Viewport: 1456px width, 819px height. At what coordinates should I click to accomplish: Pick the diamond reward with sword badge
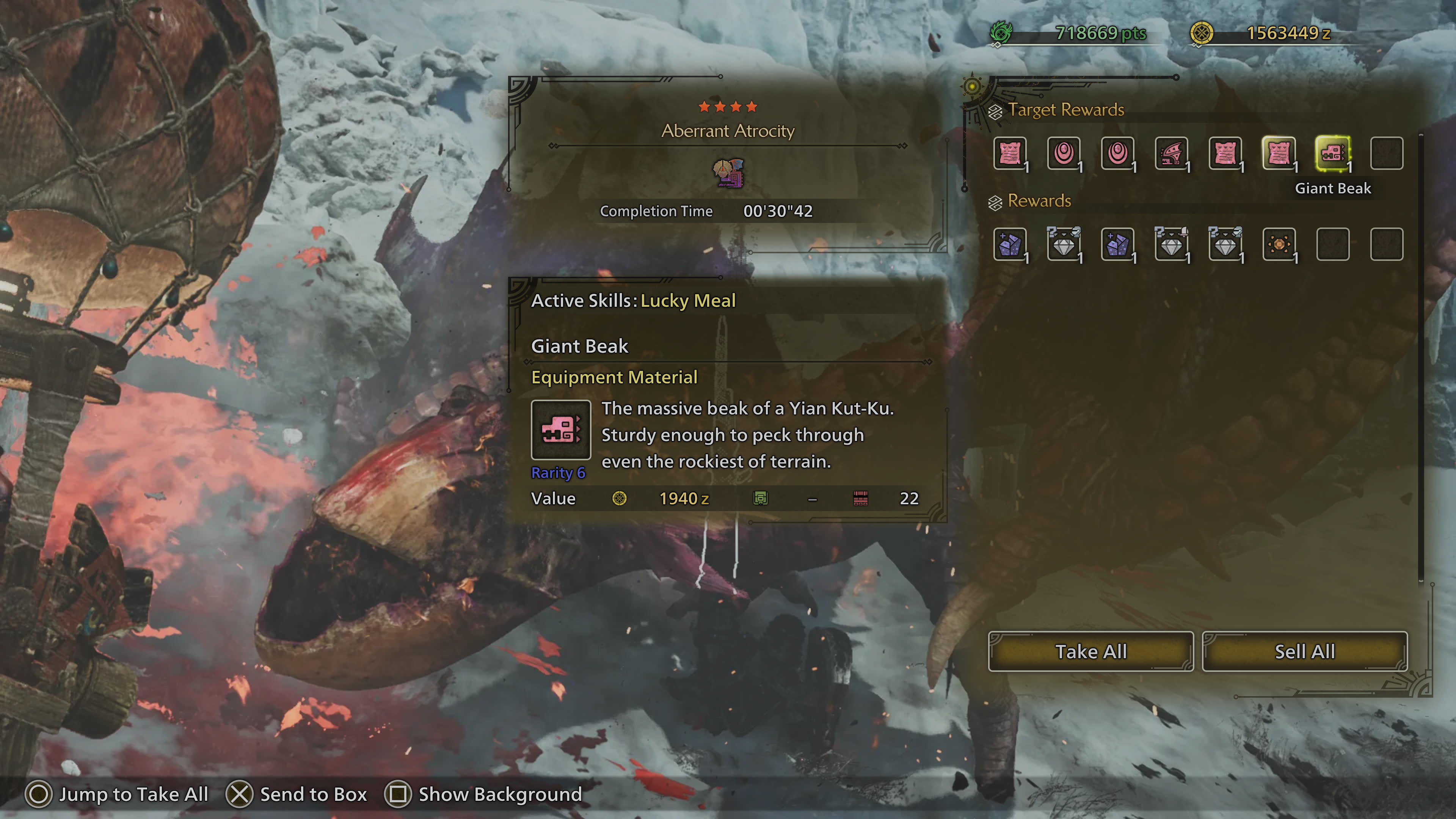[1171, 245]
